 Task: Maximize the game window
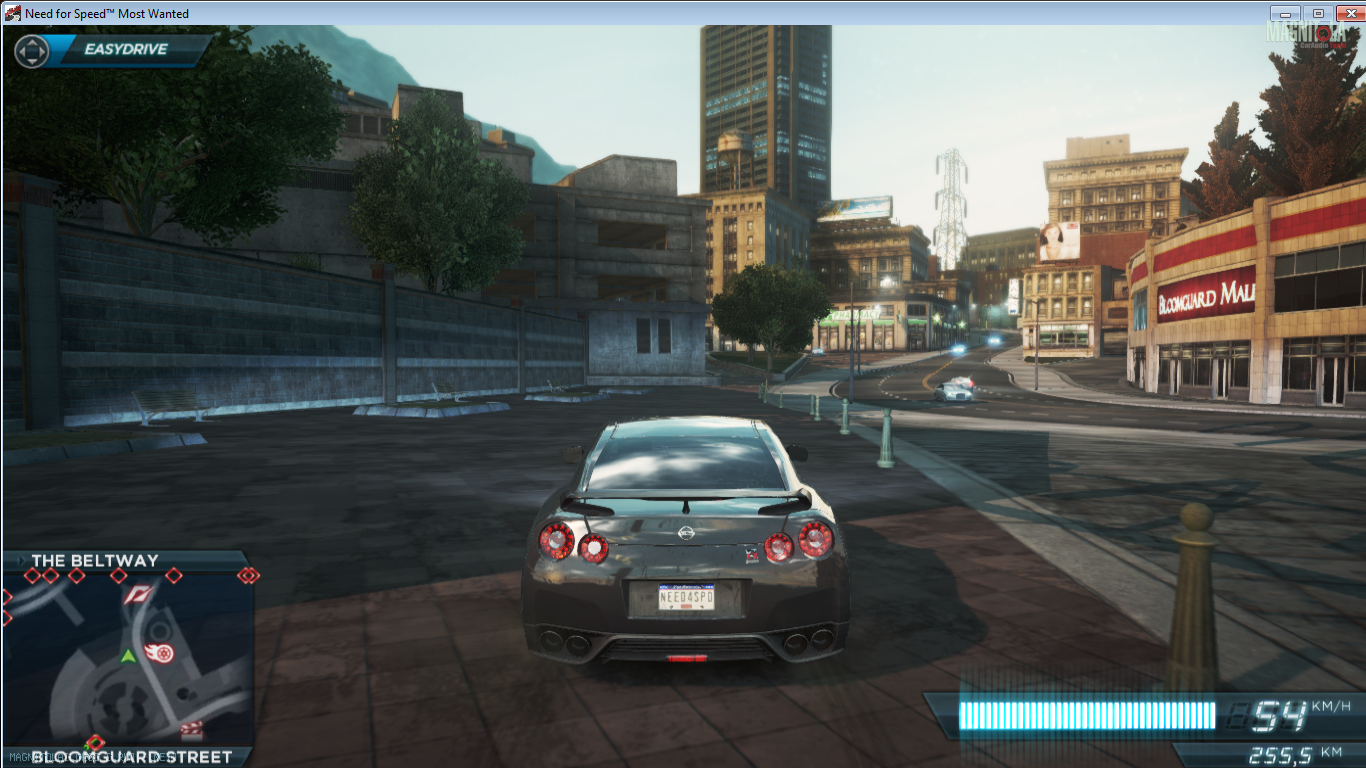coord(1317,13)
